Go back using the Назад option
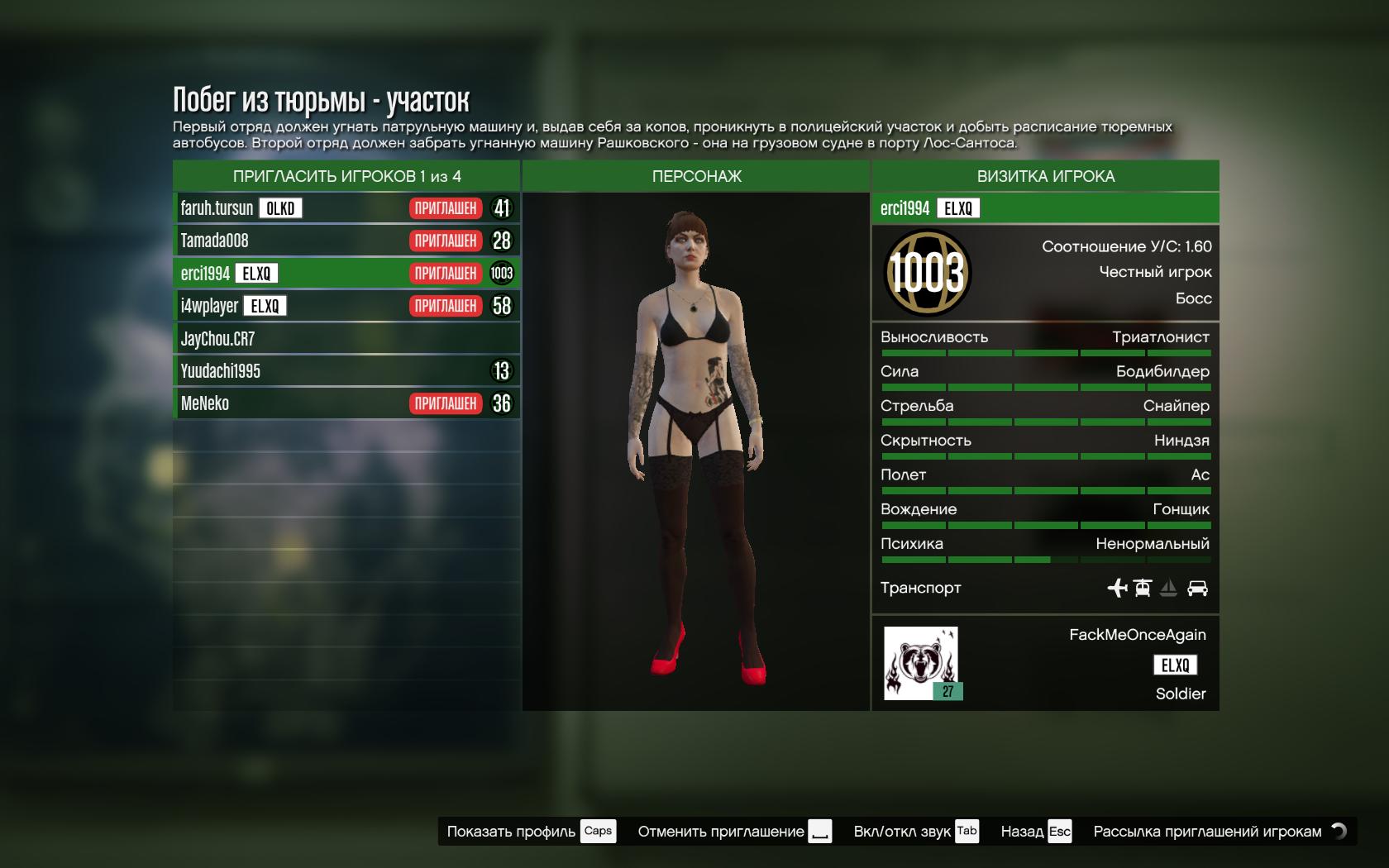 coord(1035,832)
